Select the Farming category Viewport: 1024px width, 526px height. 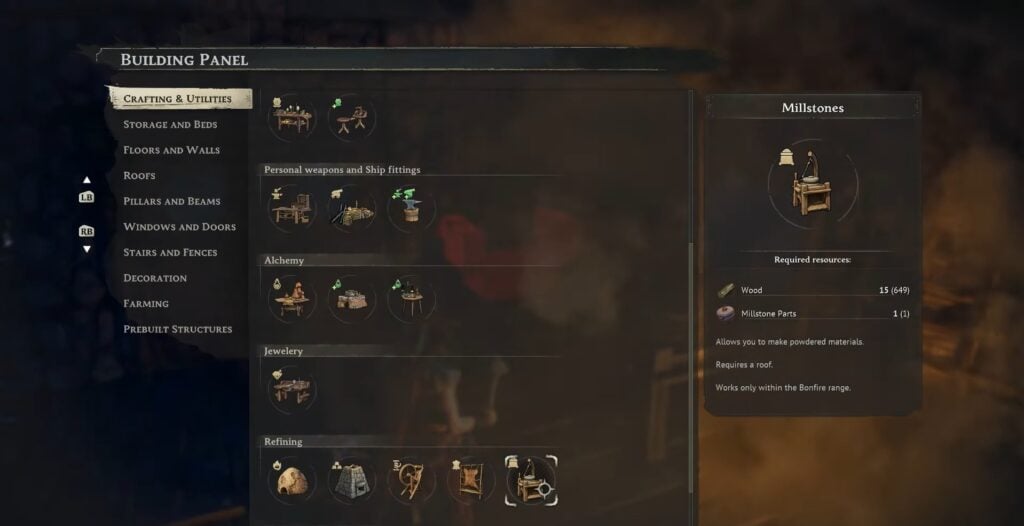(x=146, y=304)
